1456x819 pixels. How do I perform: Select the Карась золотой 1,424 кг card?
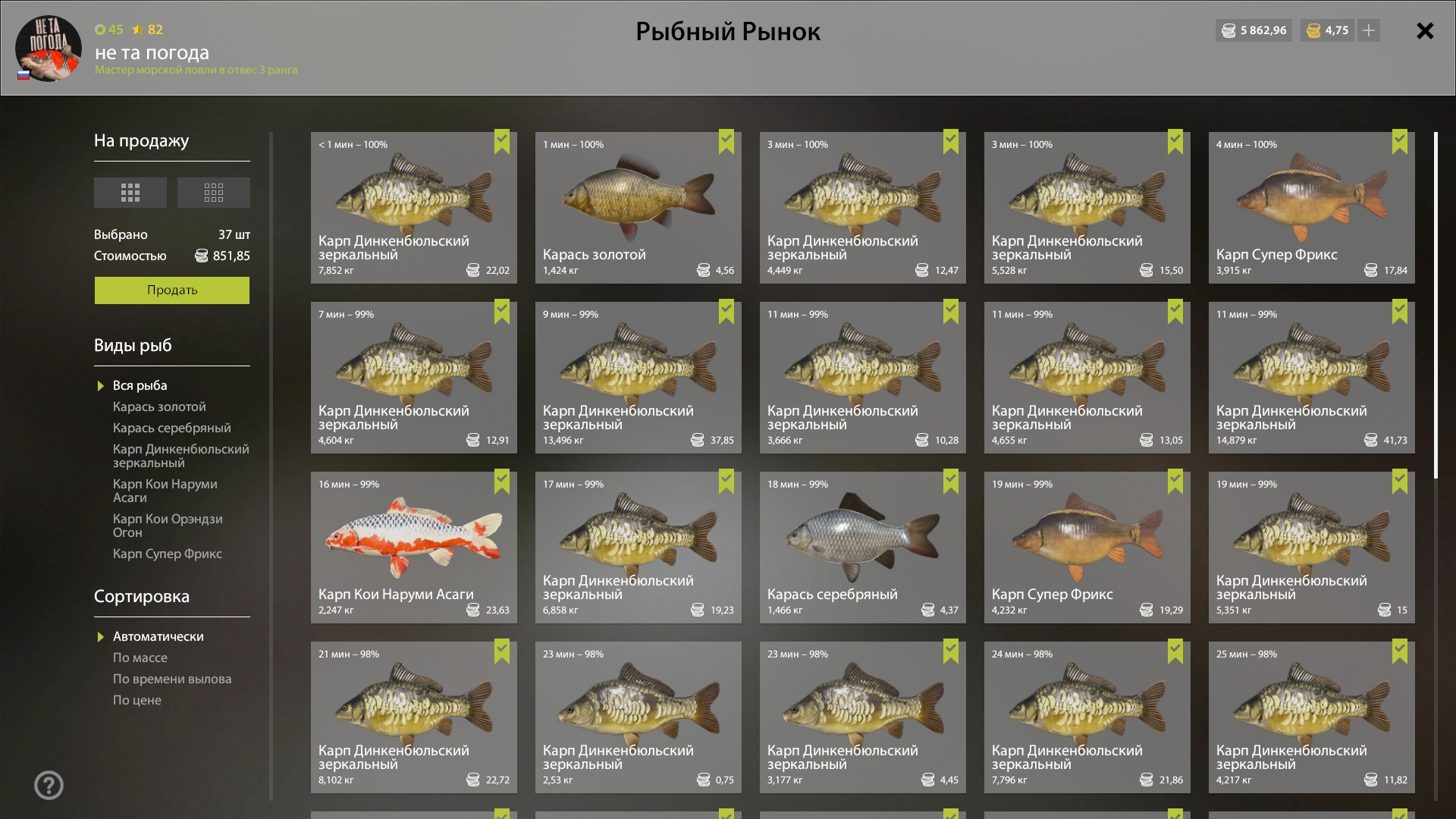pos(638,208)
